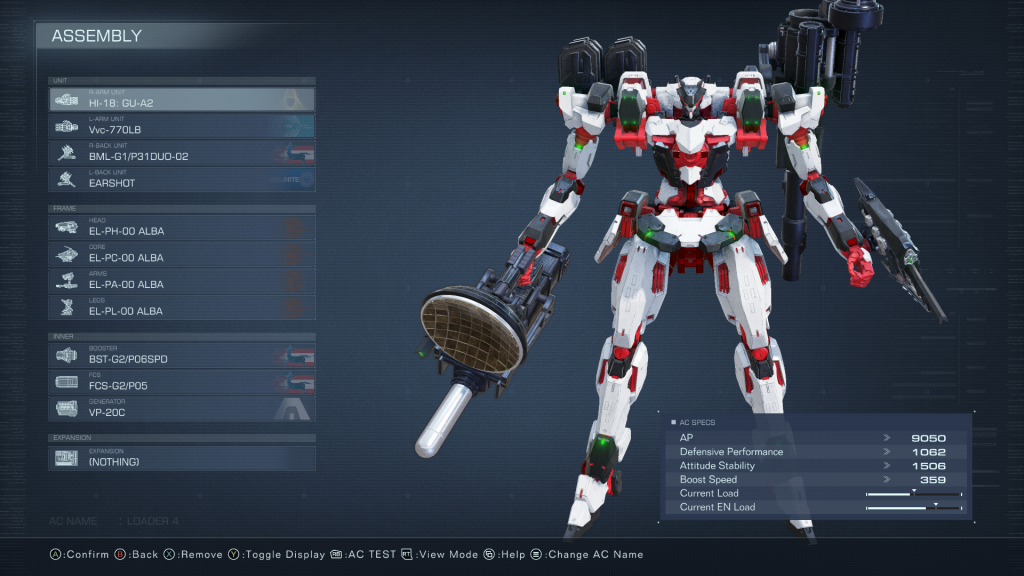Choose the L-Arm Unit Vvc-770LB slot
The image size is (1024, 576).
coord(182,126)
